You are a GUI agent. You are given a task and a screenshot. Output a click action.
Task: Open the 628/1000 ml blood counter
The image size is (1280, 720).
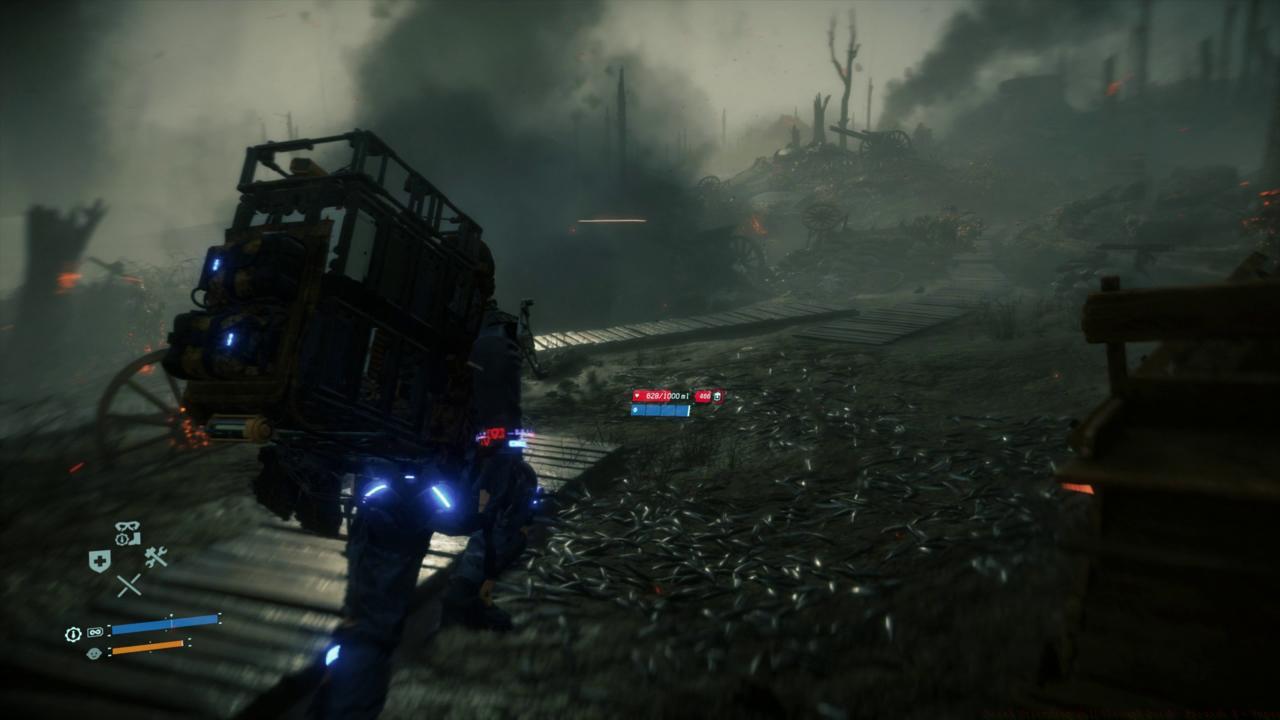[x=666, y=395]
